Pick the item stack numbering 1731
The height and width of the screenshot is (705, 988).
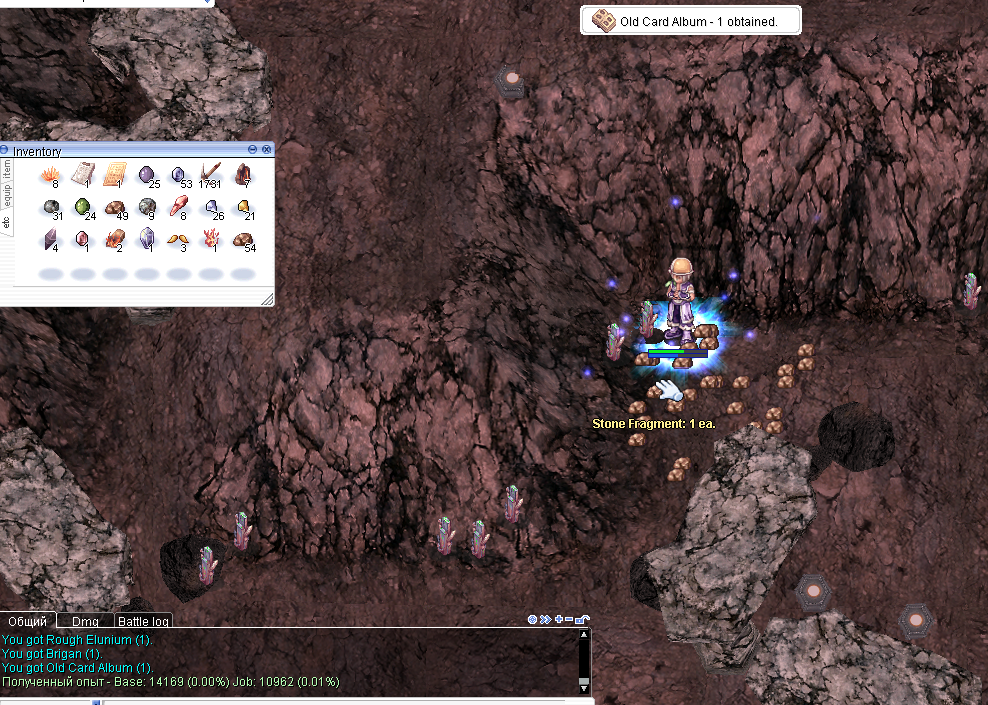pos(211,177)
